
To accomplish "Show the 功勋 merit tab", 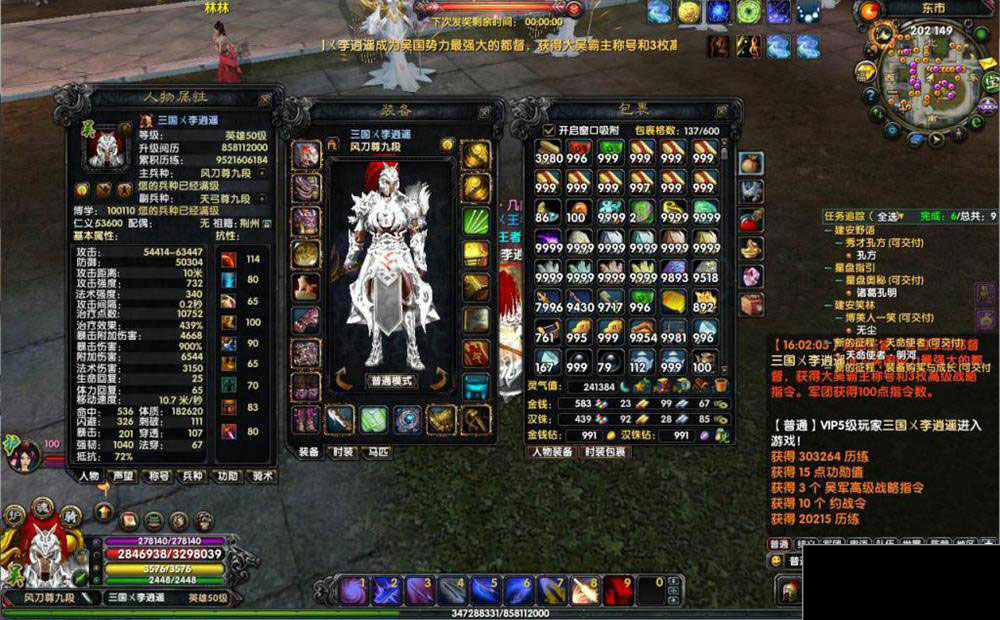I will pyautogui.click(x=228, y=476).
